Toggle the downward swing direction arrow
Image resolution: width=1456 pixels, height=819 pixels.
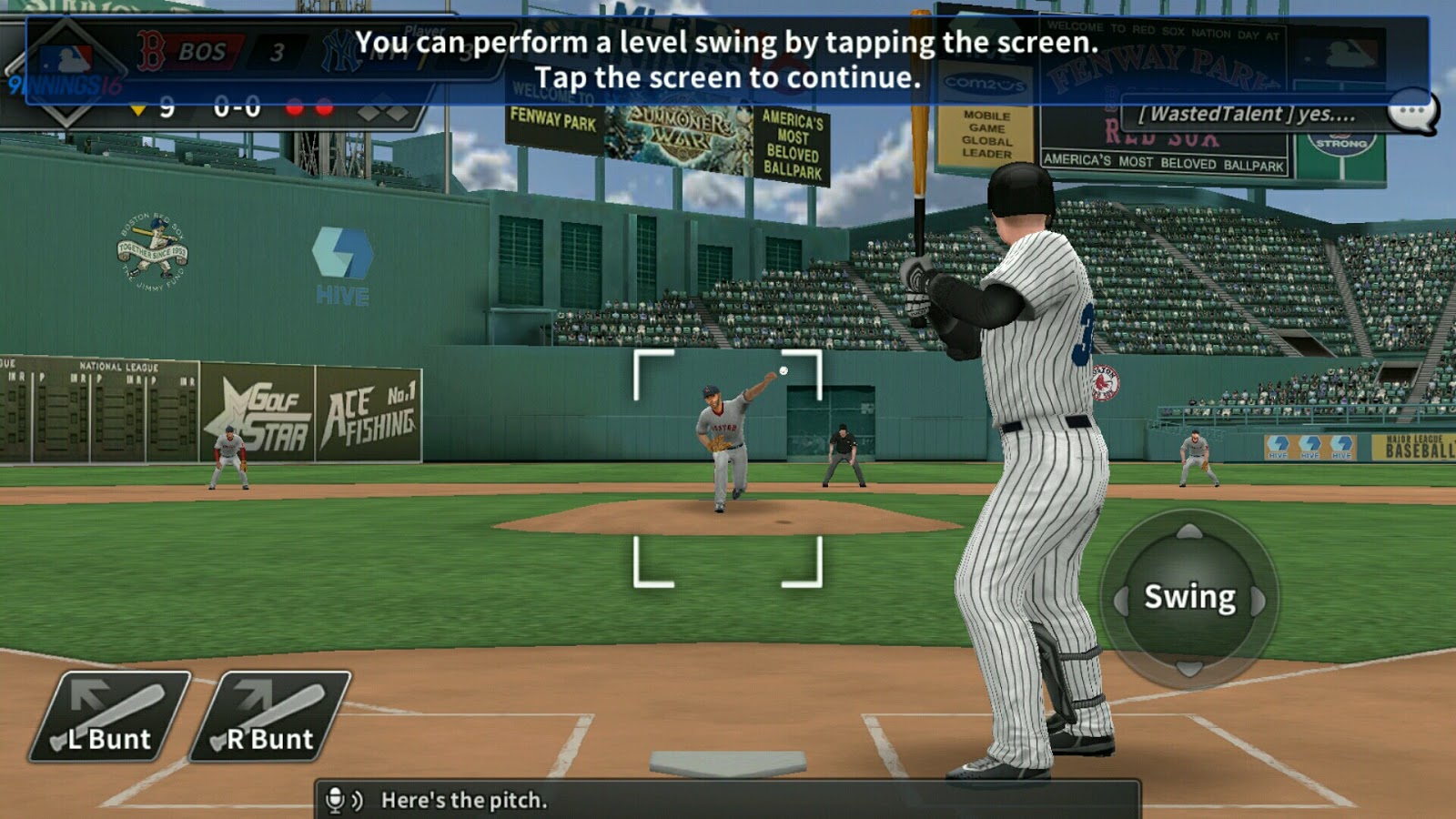click(x=1188, y=670)
